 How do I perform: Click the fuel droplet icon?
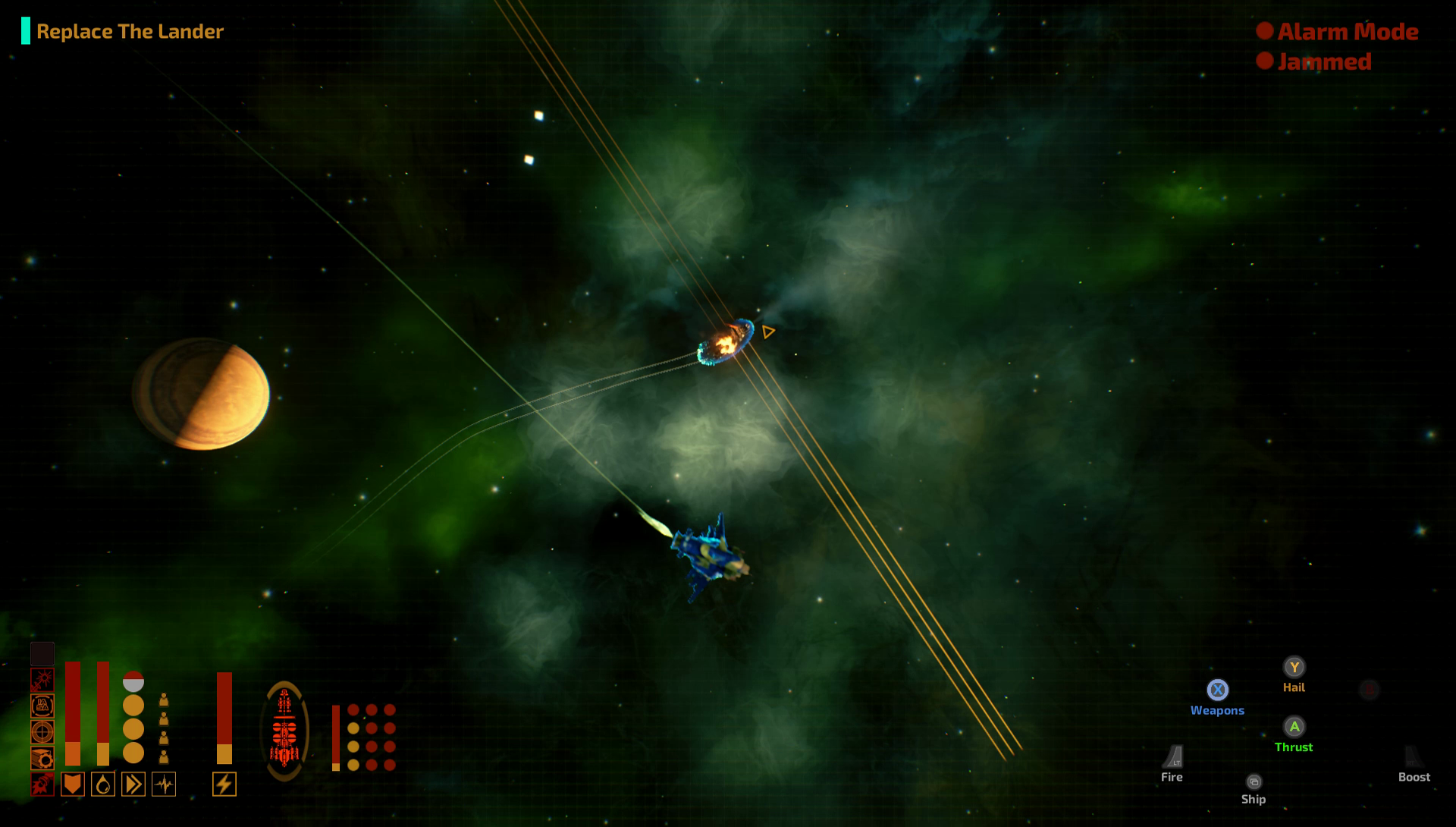[103, 784]
